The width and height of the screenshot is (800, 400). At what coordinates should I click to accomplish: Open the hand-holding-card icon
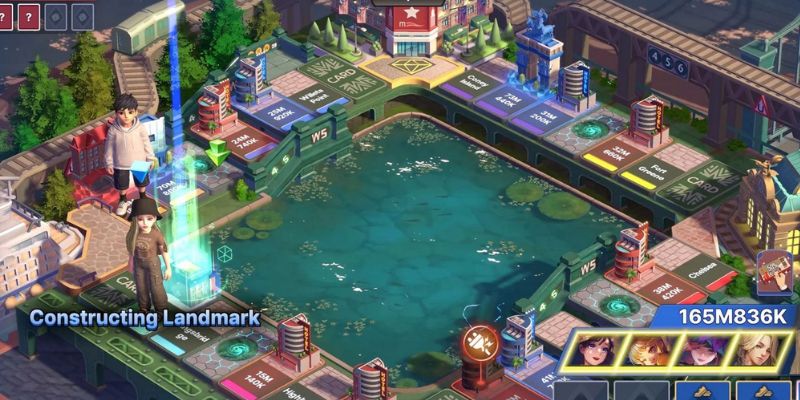773,273
